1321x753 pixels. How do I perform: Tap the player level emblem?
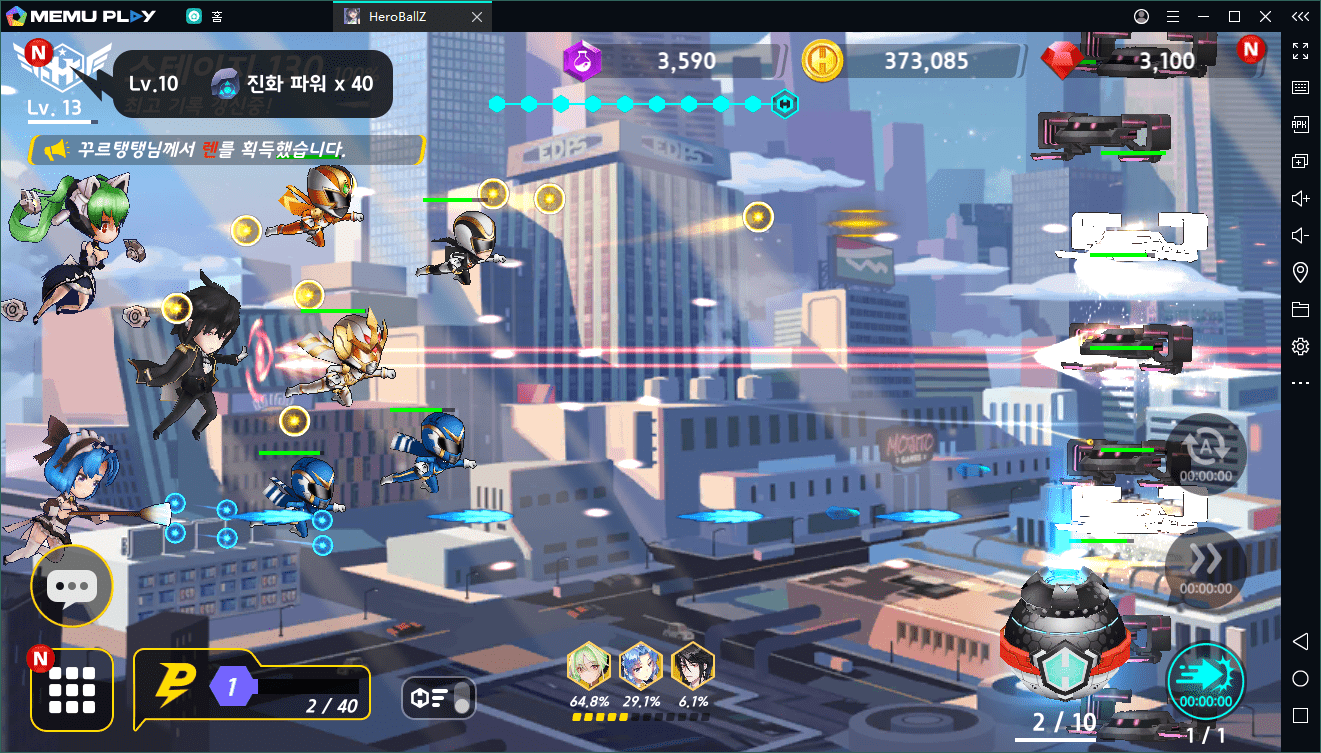coord(64,72)
